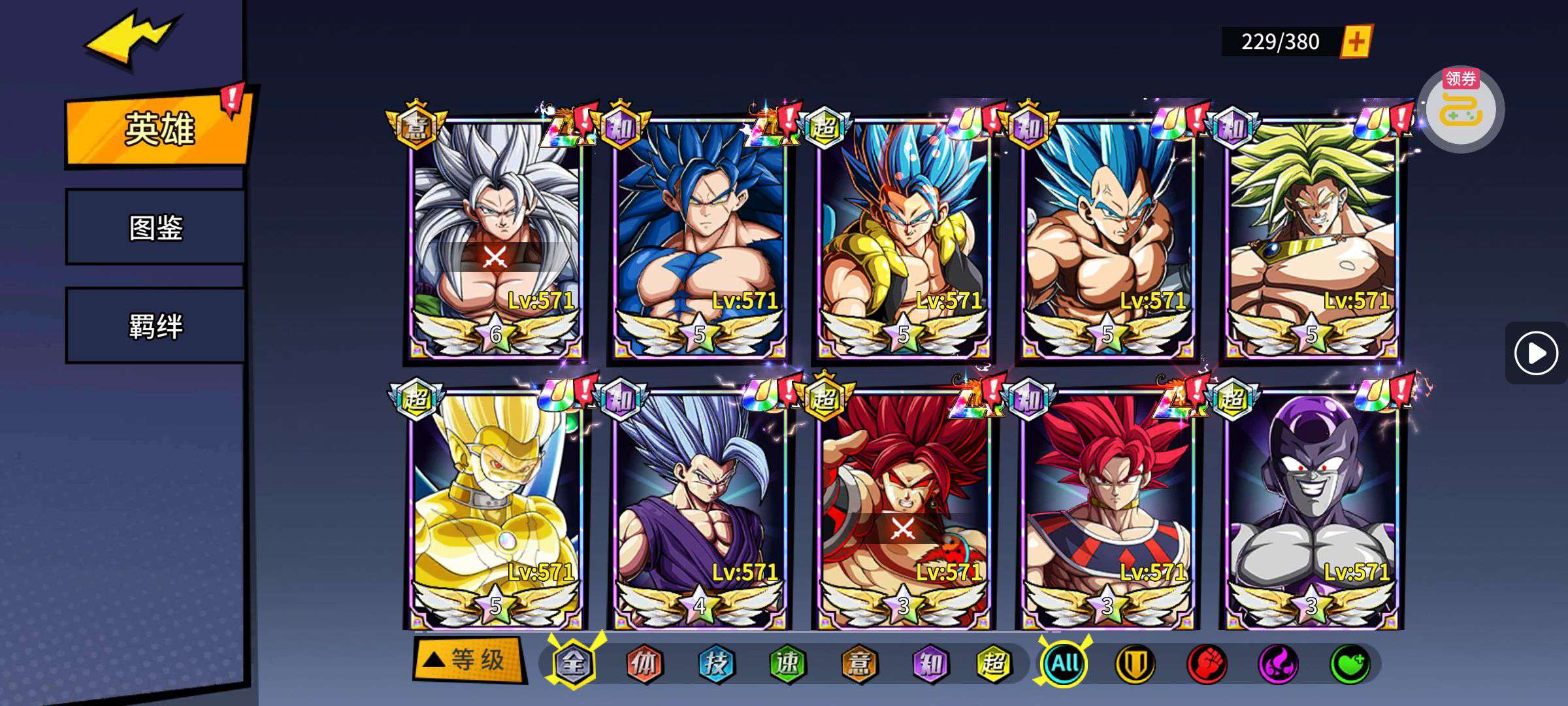Open the 领券 coupon icon
This screenshot has width=1568, height=706.
(1462, 109)
